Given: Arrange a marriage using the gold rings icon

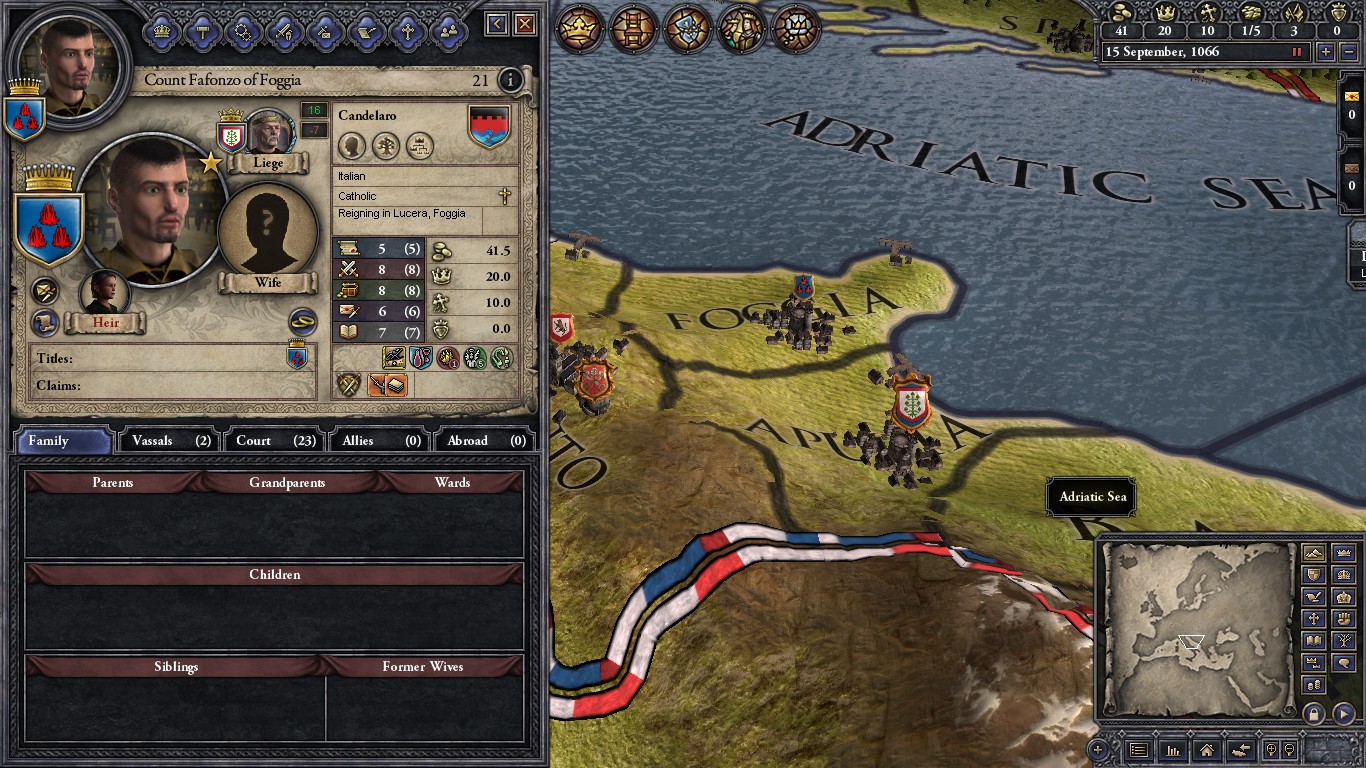Looking at the screenshot, I should coord(302,321).
